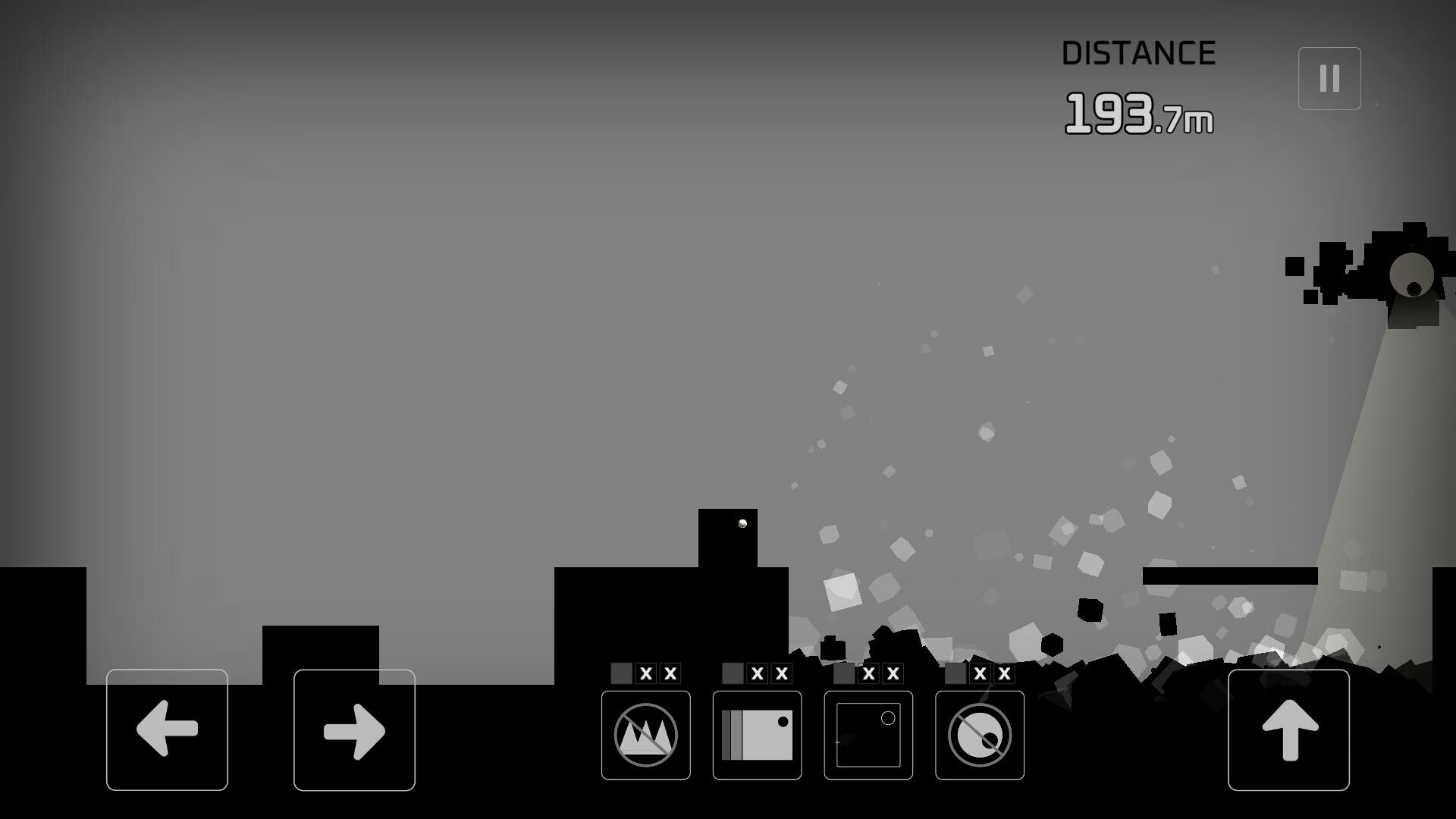
Task: Activate the boulder-immunity power-up
Action: (x=978, y=734)
